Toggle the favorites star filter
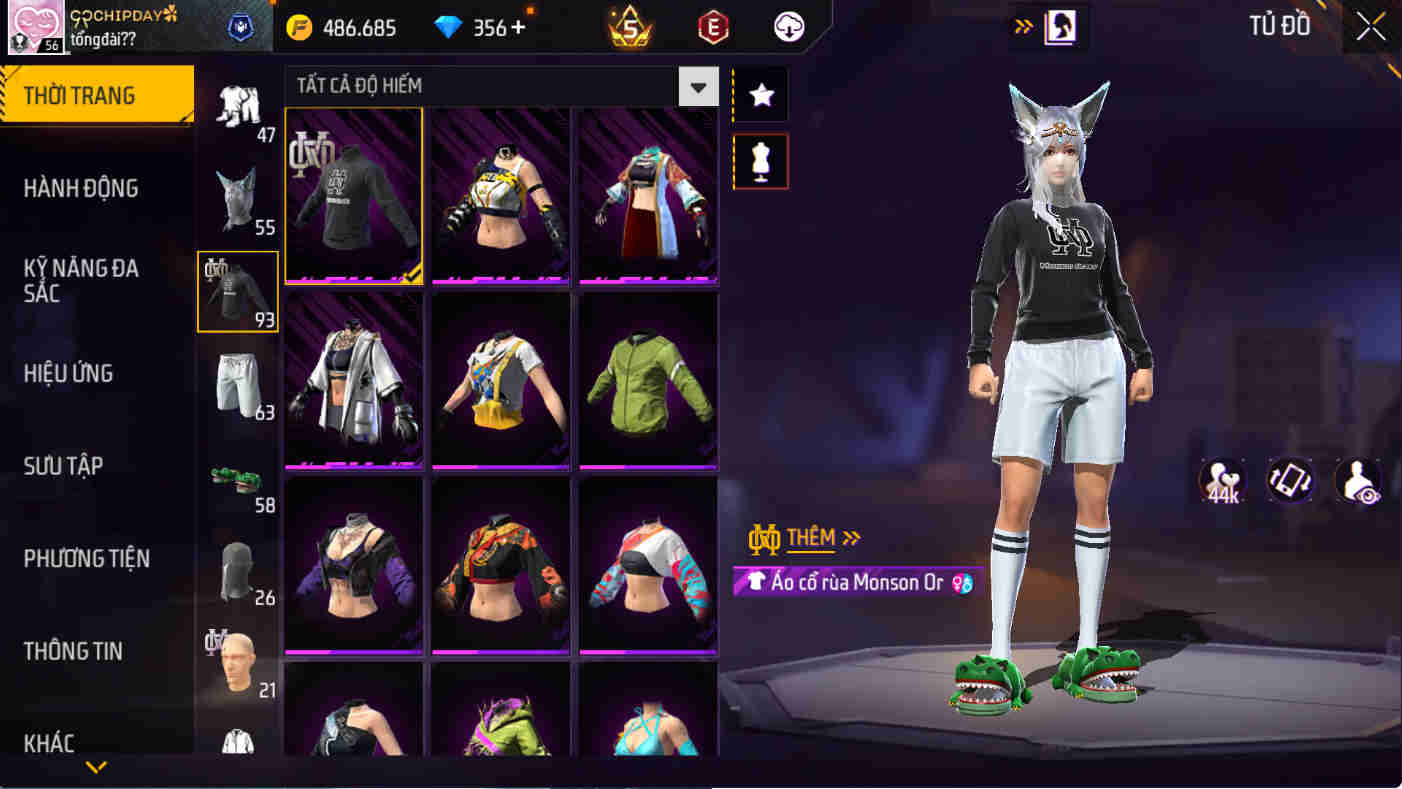Screen dimensions: 1402x789 click(x=760, y=95)
